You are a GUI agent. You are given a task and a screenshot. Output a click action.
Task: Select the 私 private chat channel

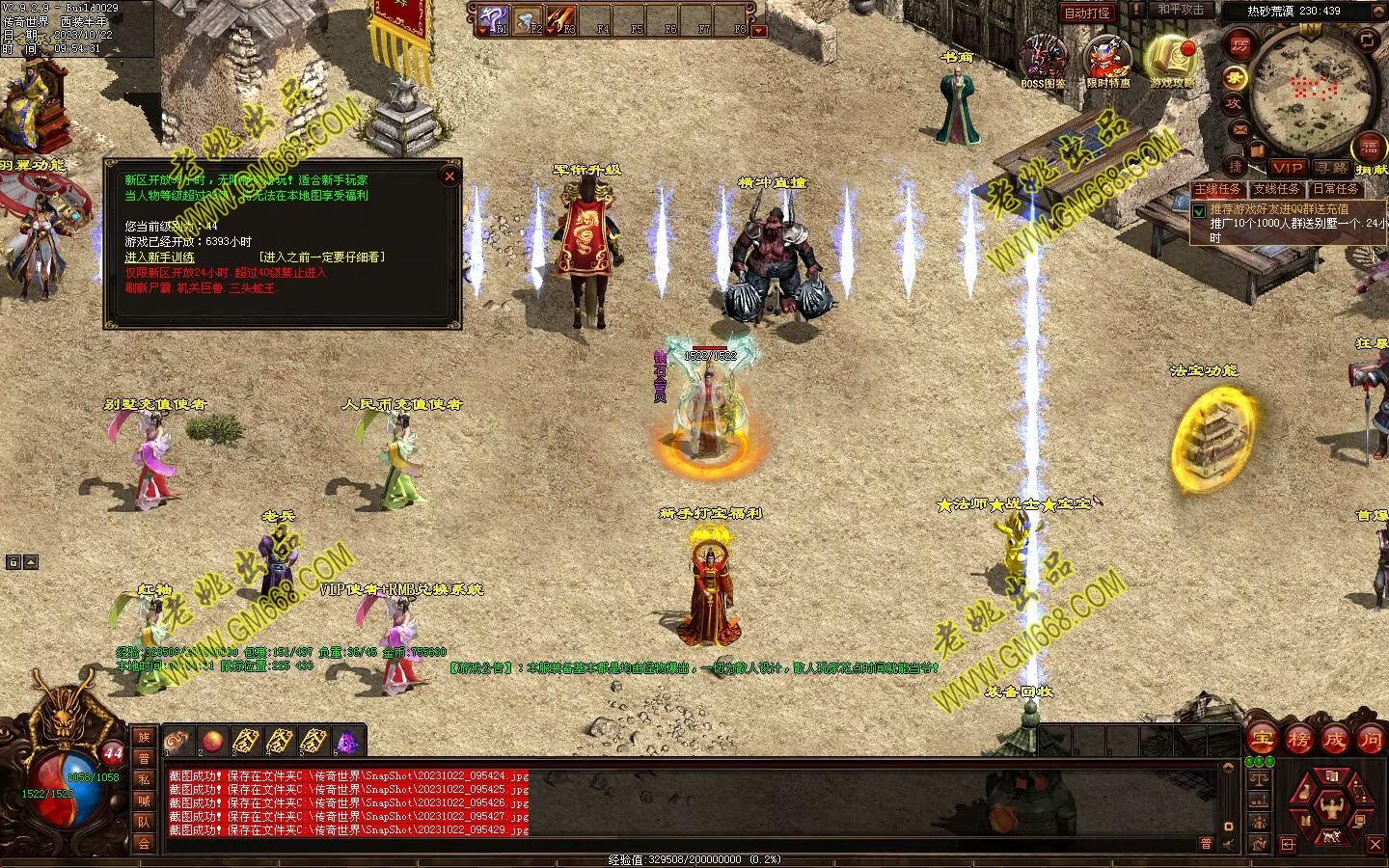144,779
